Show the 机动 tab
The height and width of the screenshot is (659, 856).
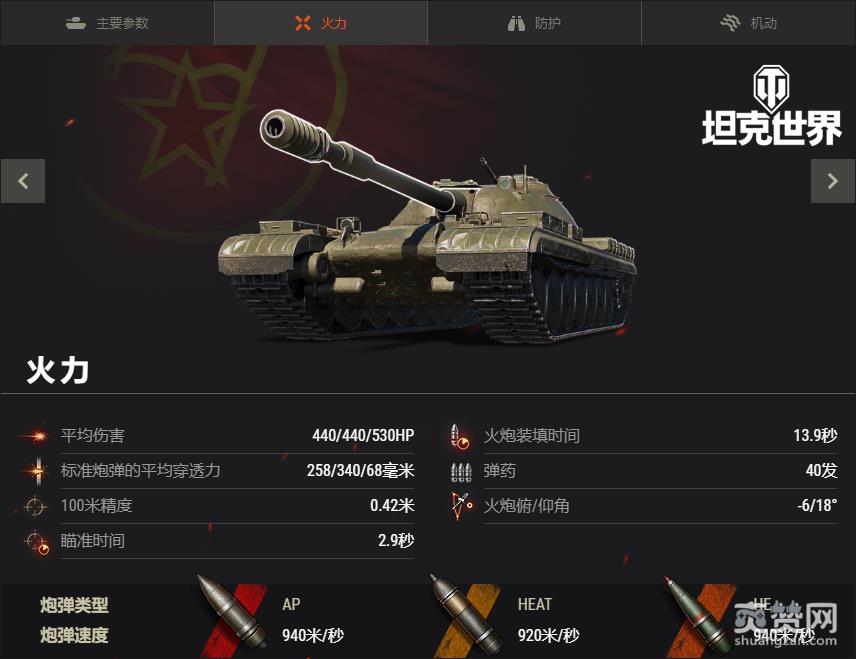(x=749, y=23)
